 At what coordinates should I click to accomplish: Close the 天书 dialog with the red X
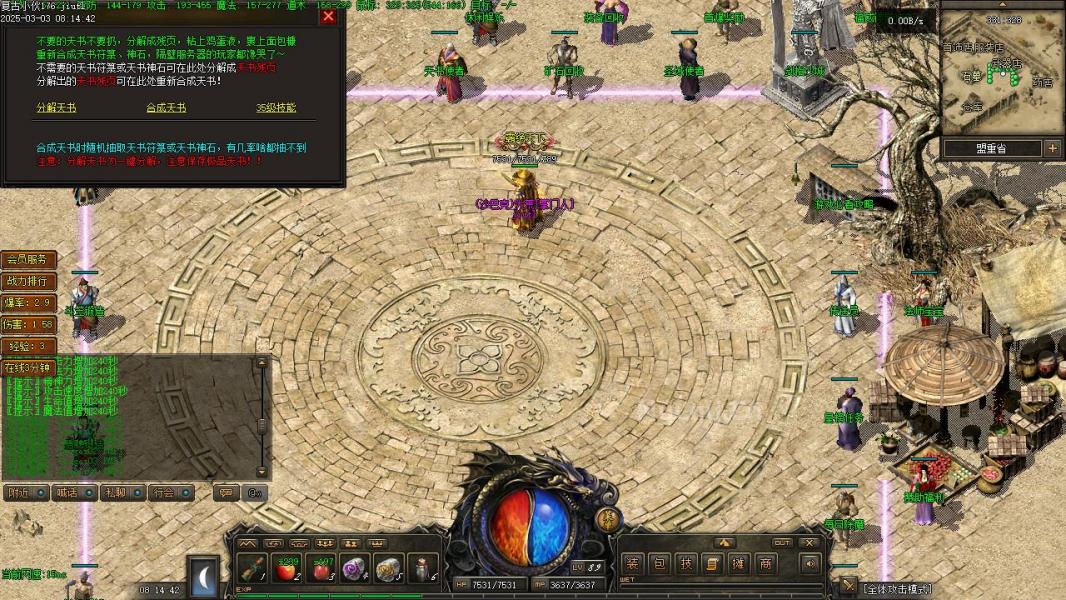pos(328,16)
